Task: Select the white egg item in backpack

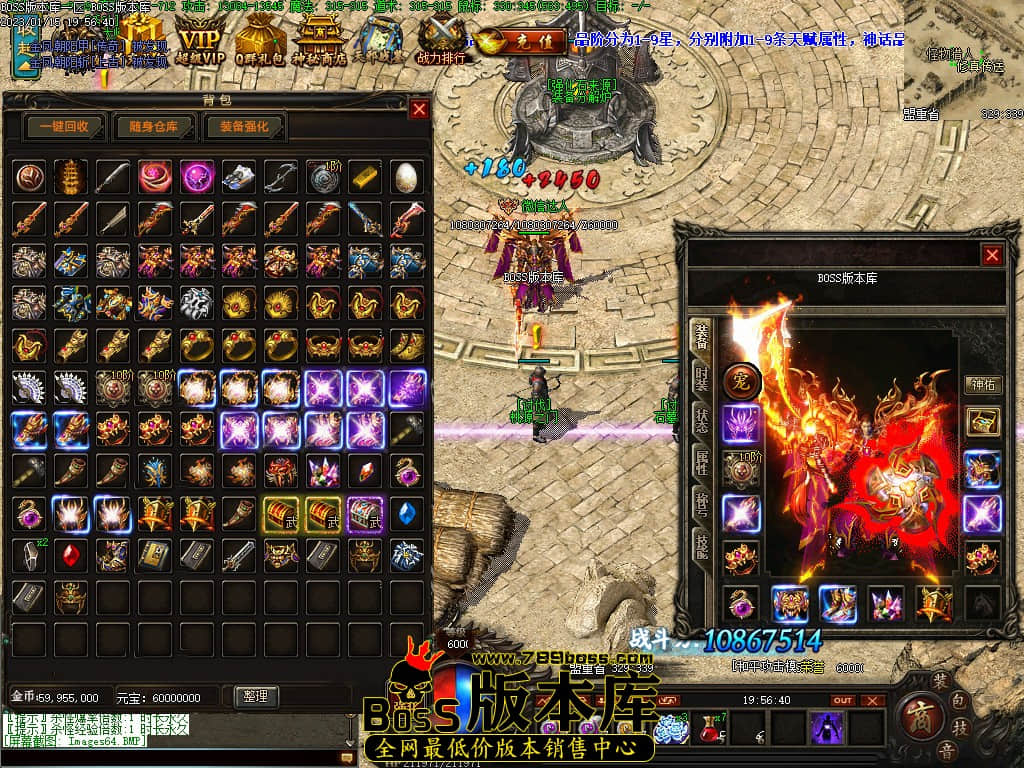Action: click(x=406, y=176)
